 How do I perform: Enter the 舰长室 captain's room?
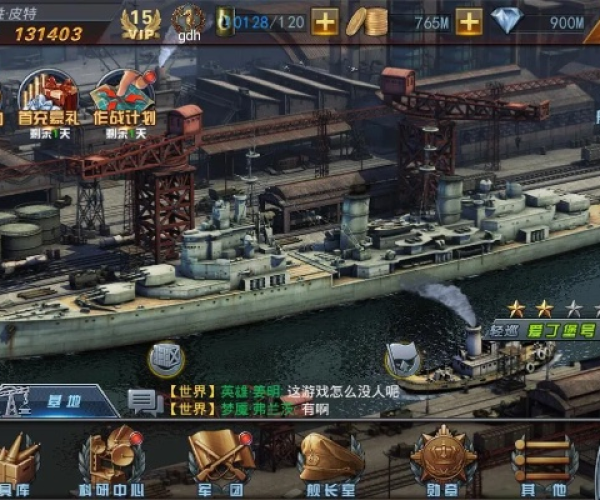pos(330,462)
